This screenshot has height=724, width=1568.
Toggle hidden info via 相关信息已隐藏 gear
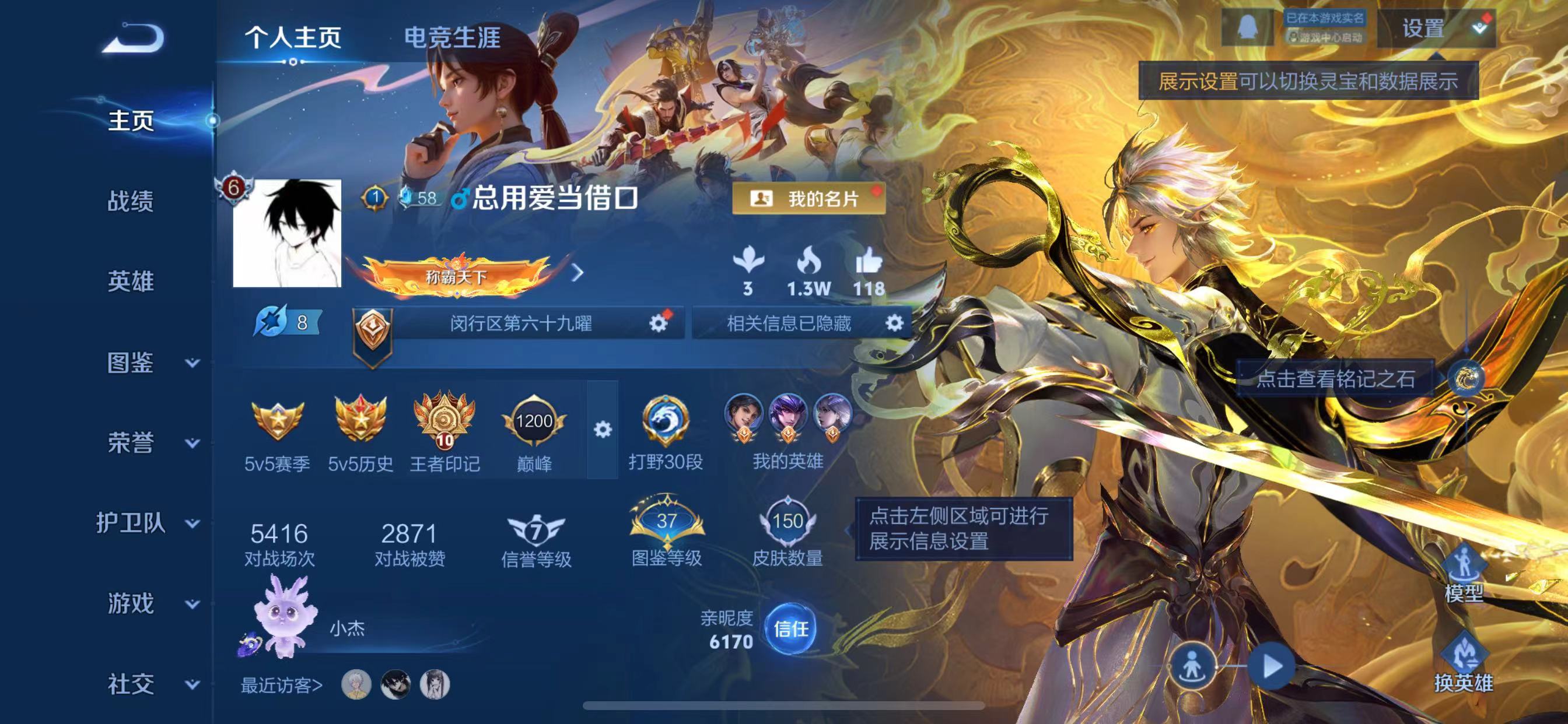tap(895, 324)
